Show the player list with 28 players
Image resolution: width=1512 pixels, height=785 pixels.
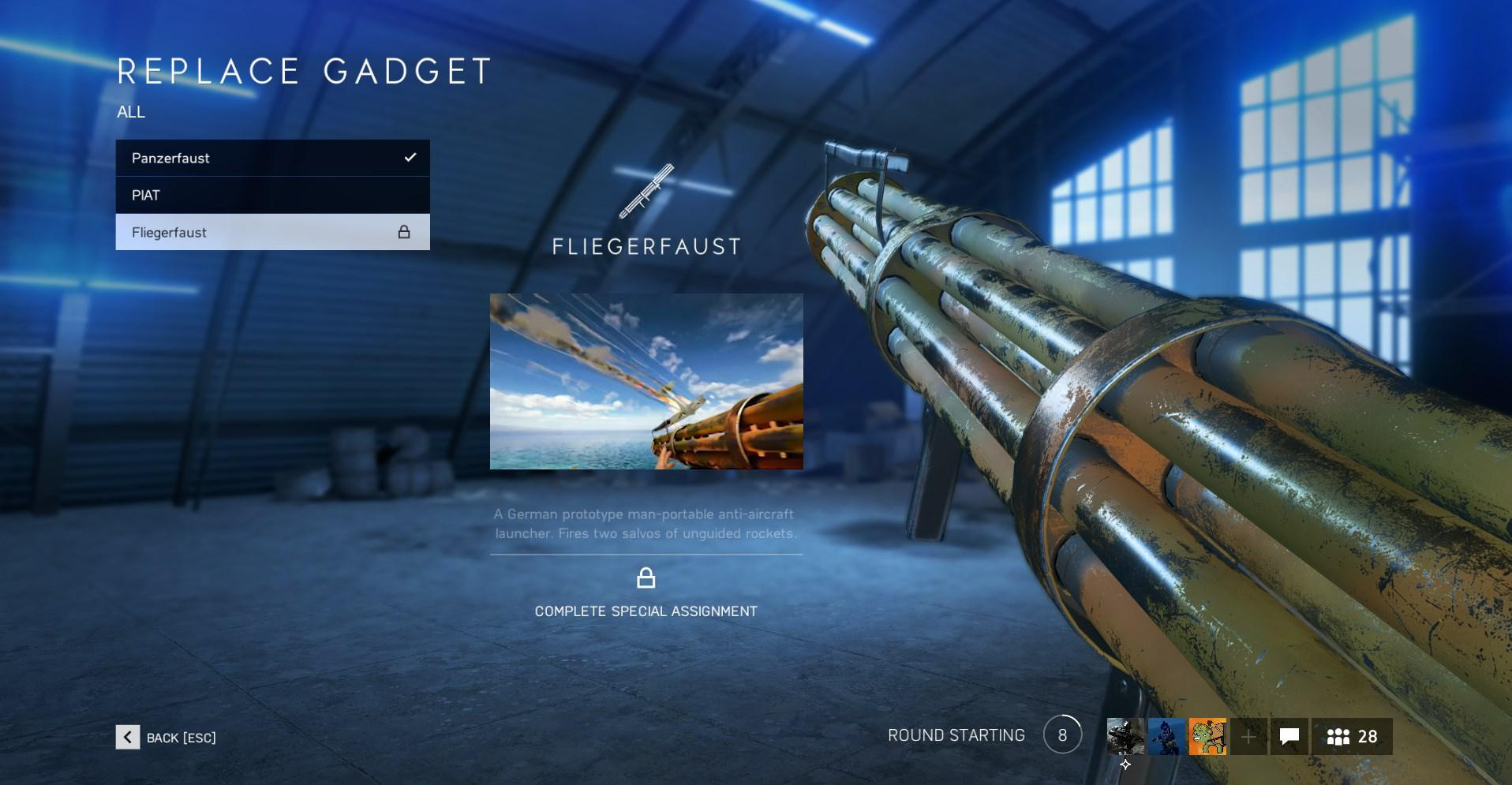tap(1352, 737)
